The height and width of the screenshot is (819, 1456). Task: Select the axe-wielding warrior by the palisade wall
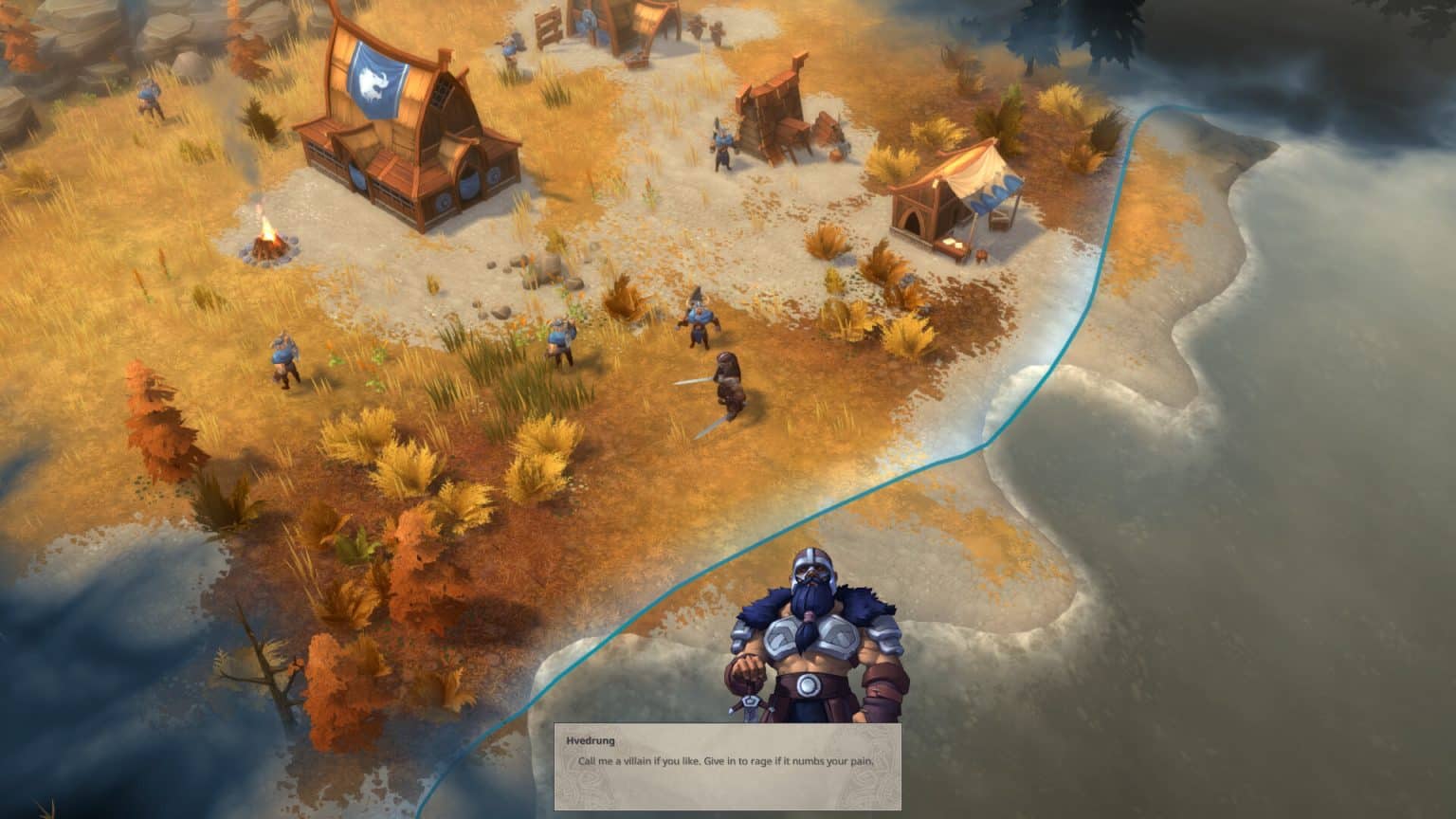(x=723, y=144)
